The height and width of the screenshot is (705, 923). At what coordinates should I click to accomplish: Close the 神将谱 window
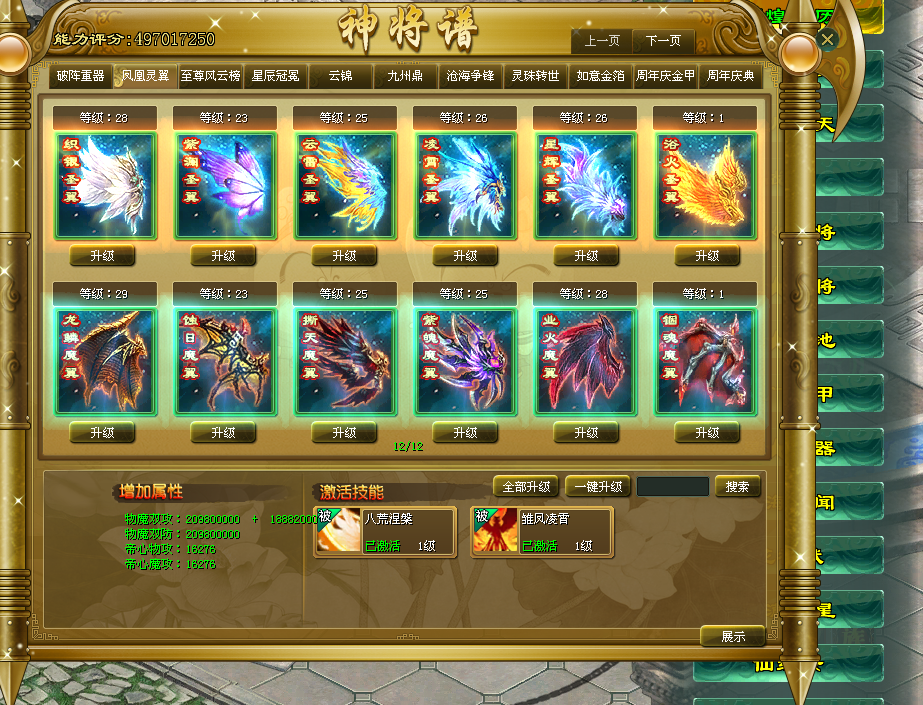coord(827,39)
